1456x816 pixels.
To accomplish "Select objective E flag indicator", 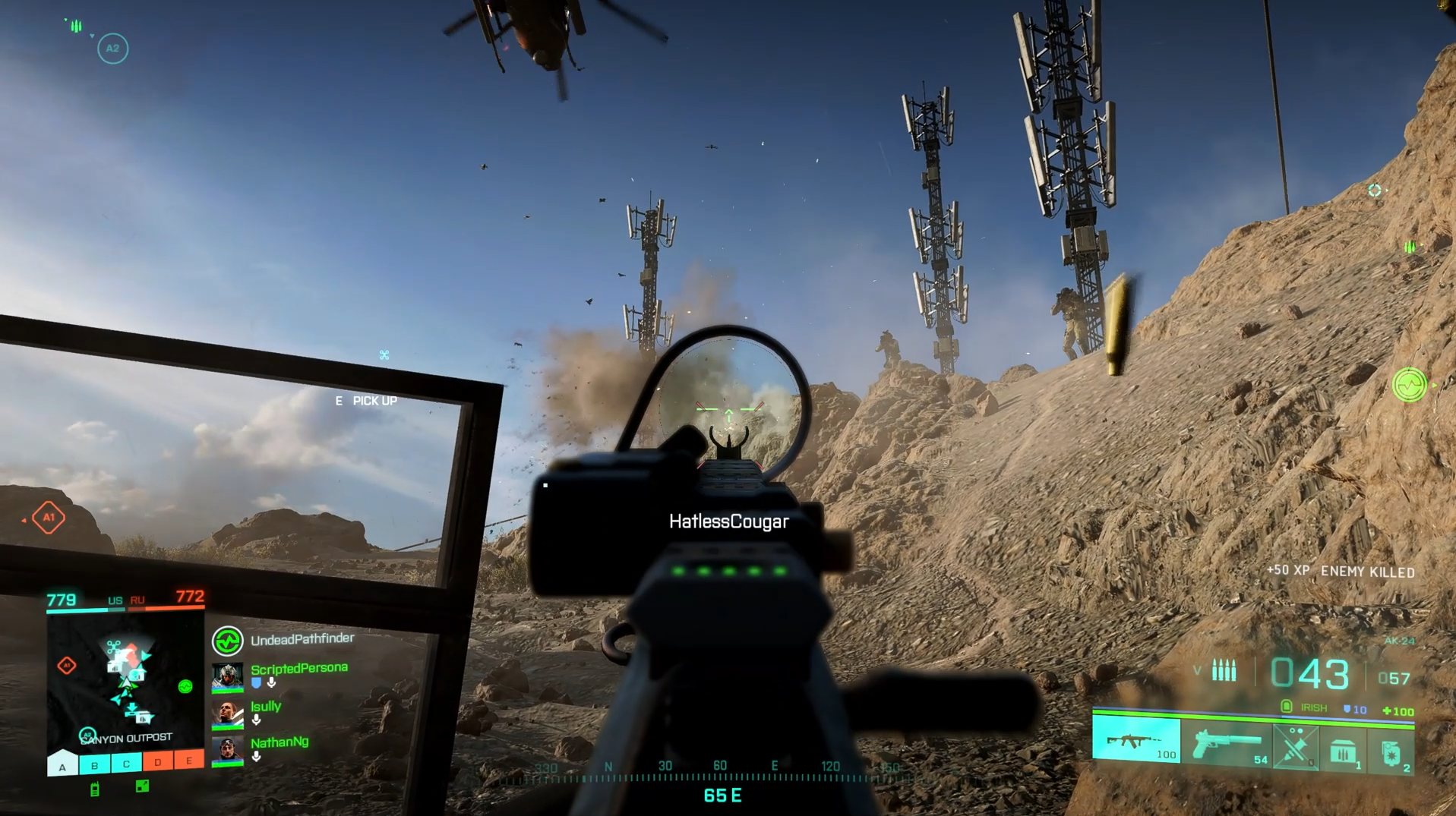I will pos(188,761).
